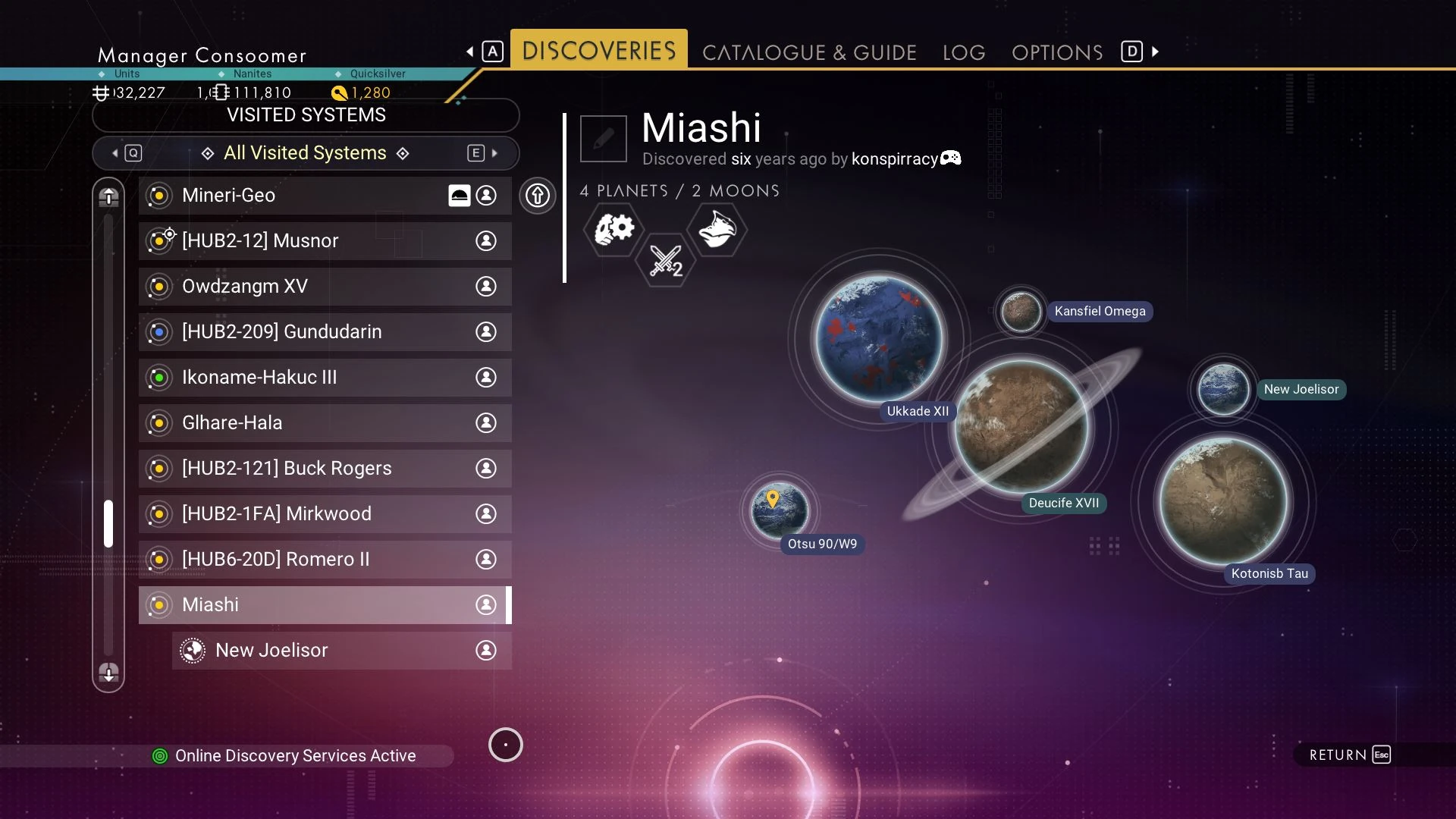Go to the Options tab
1456x819 pixels.
click(1056, 52)
